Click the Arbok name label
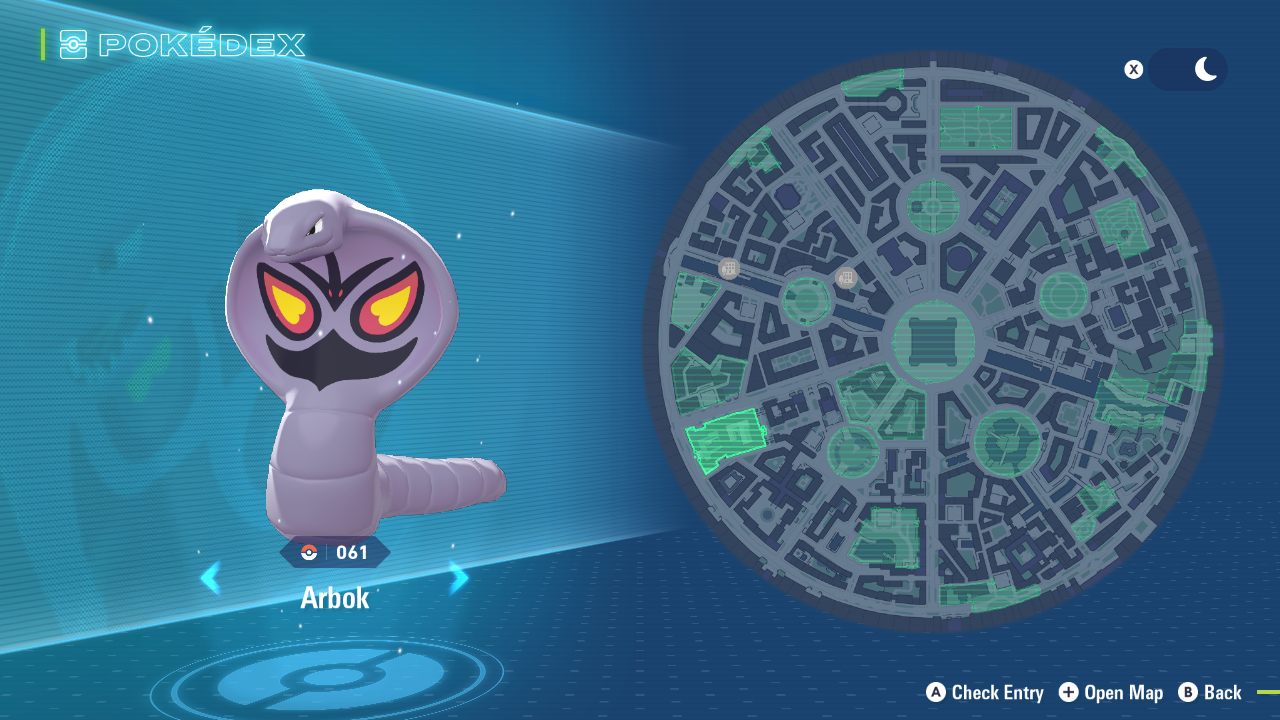Image resolution: width=1280 pixels, height=720 pixels. click(x=334, y=599)
